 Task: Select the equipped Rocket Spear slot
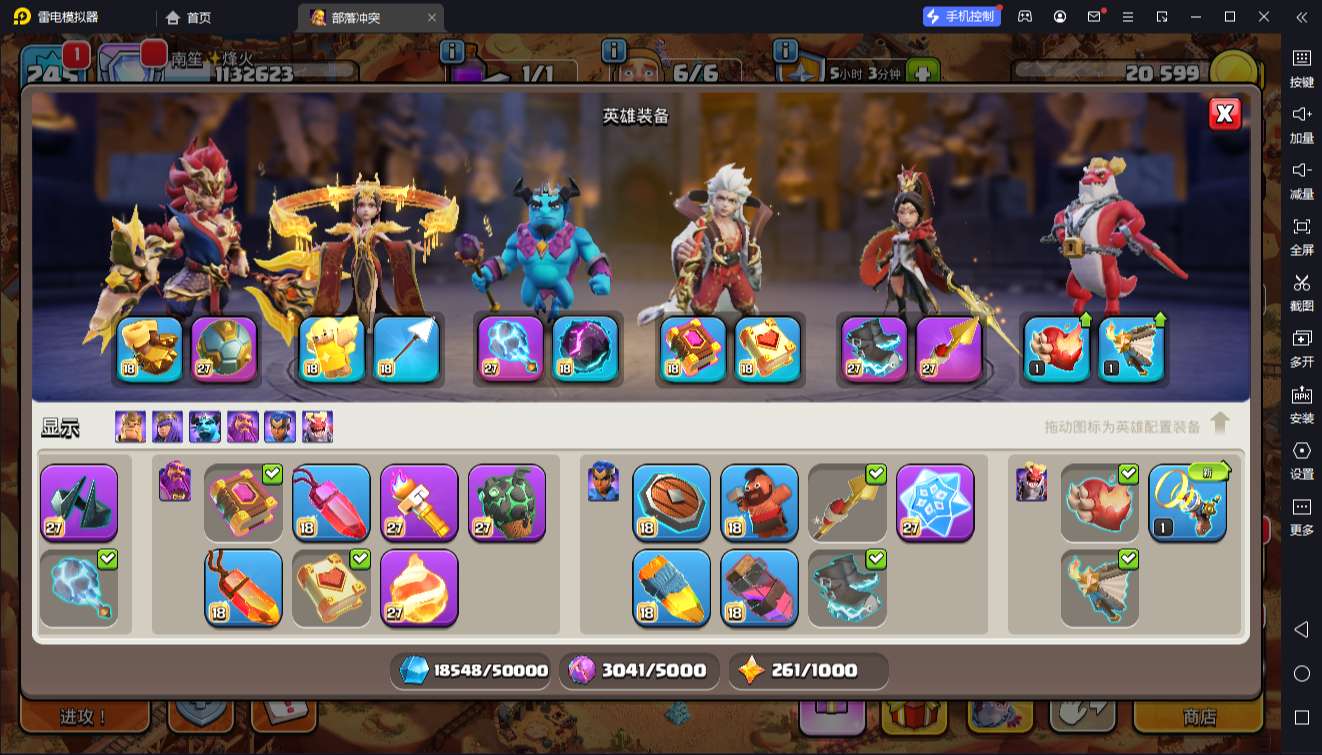point(948,349)
